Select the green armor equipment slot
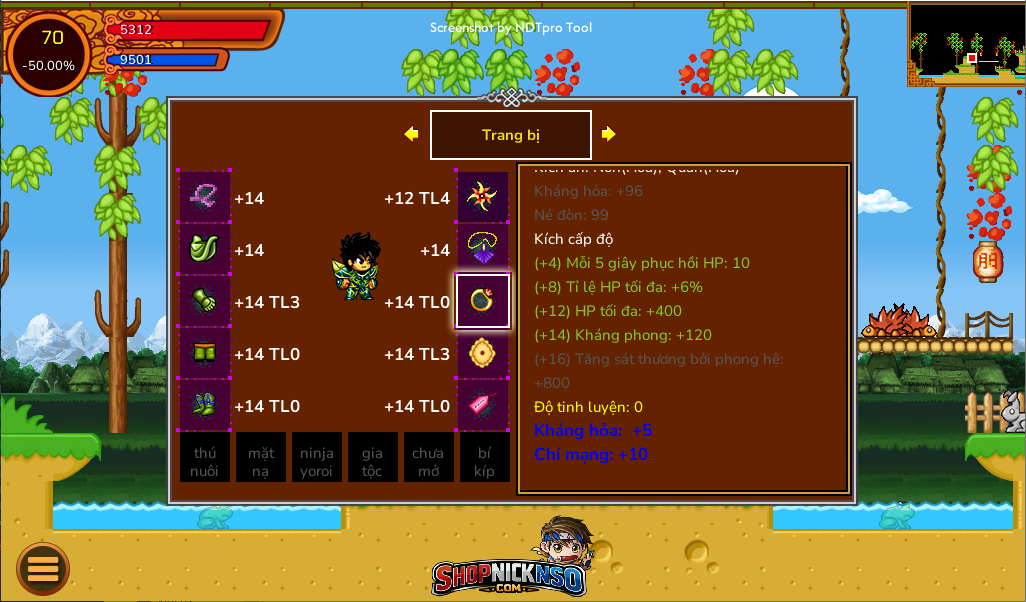This screenshot has height=602, width=1026. pos(205,249)
